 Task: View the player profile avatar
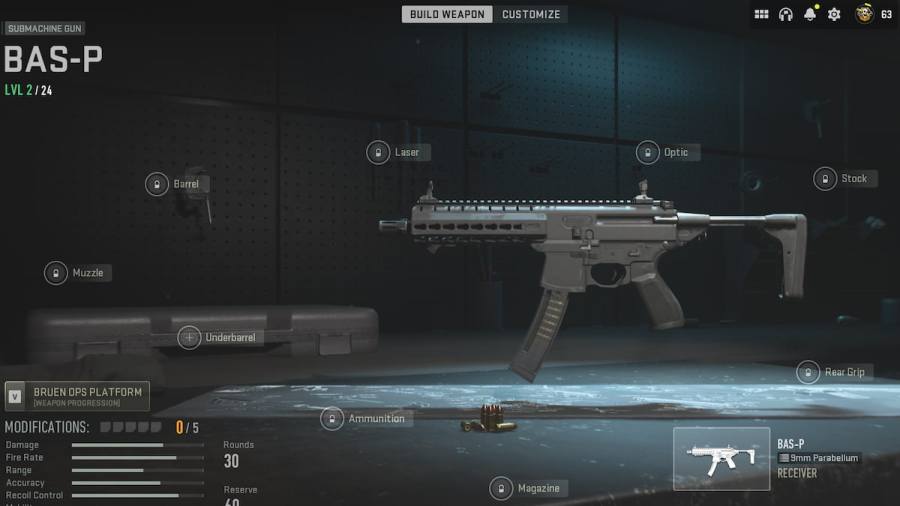pos(864,14)
